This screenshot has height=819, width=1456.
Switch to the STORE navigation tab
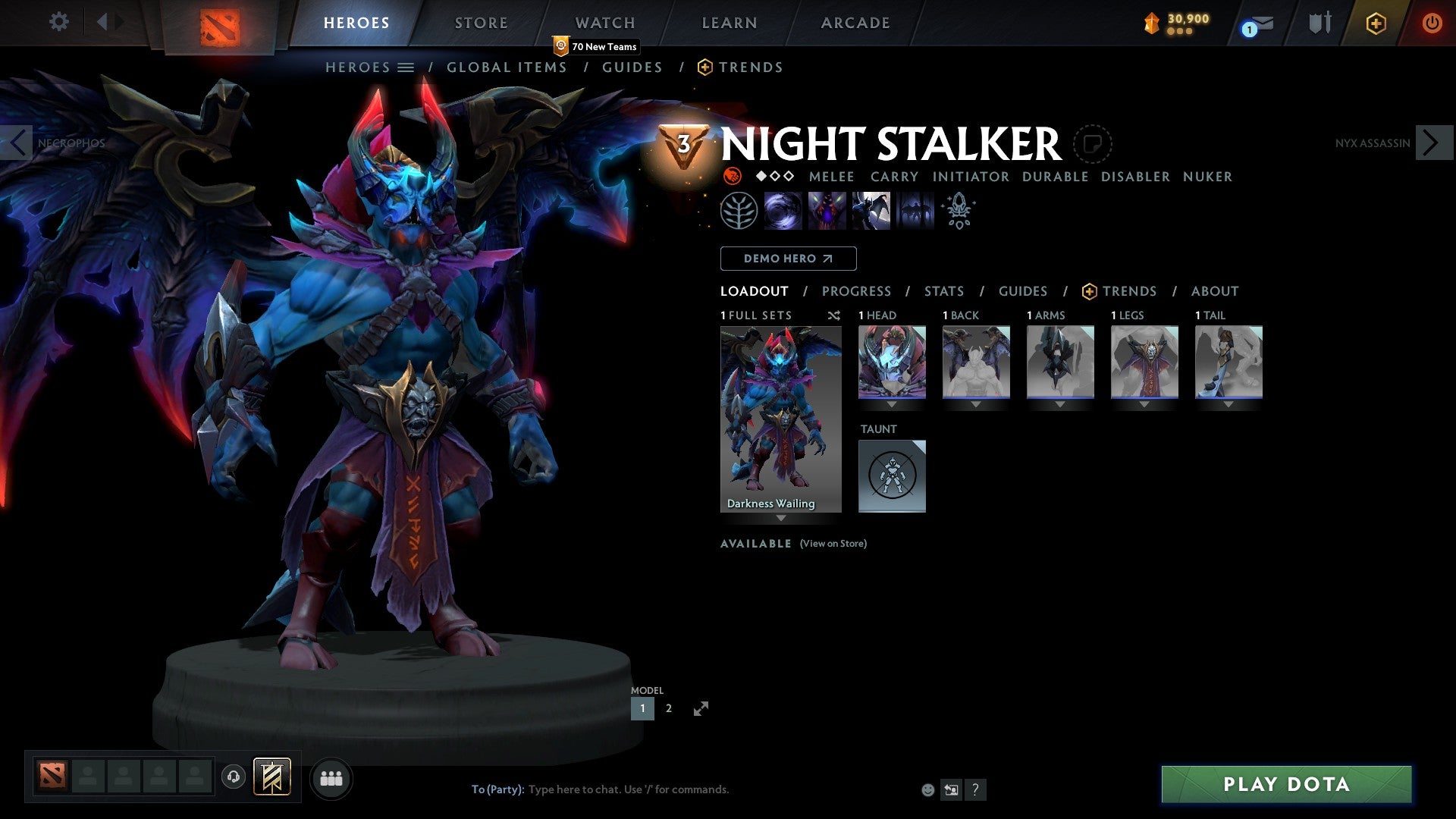click(x=481, y=22)
